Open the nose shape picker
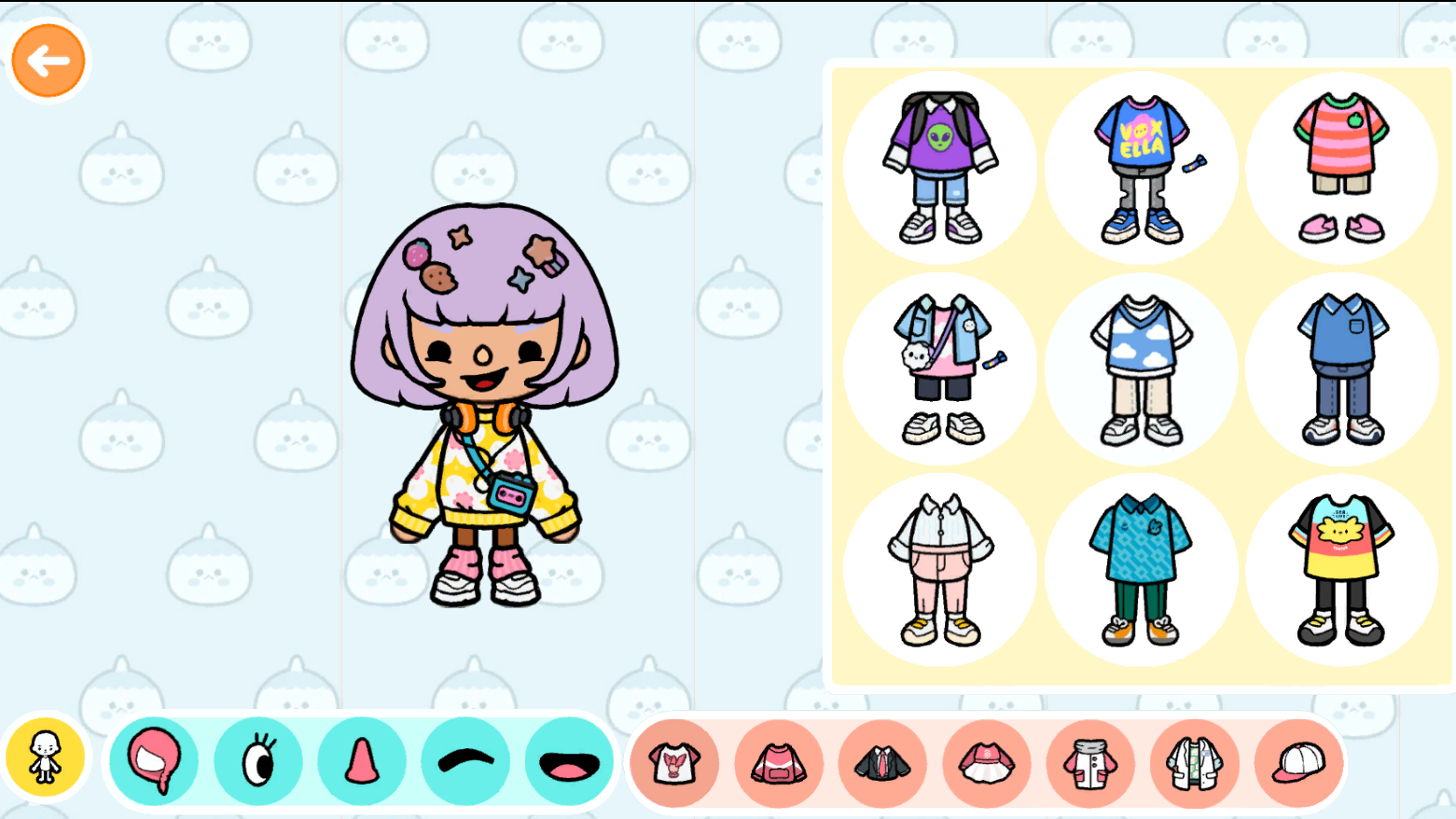This screenshot has width=1456, height=819. [x=361, y=761]
